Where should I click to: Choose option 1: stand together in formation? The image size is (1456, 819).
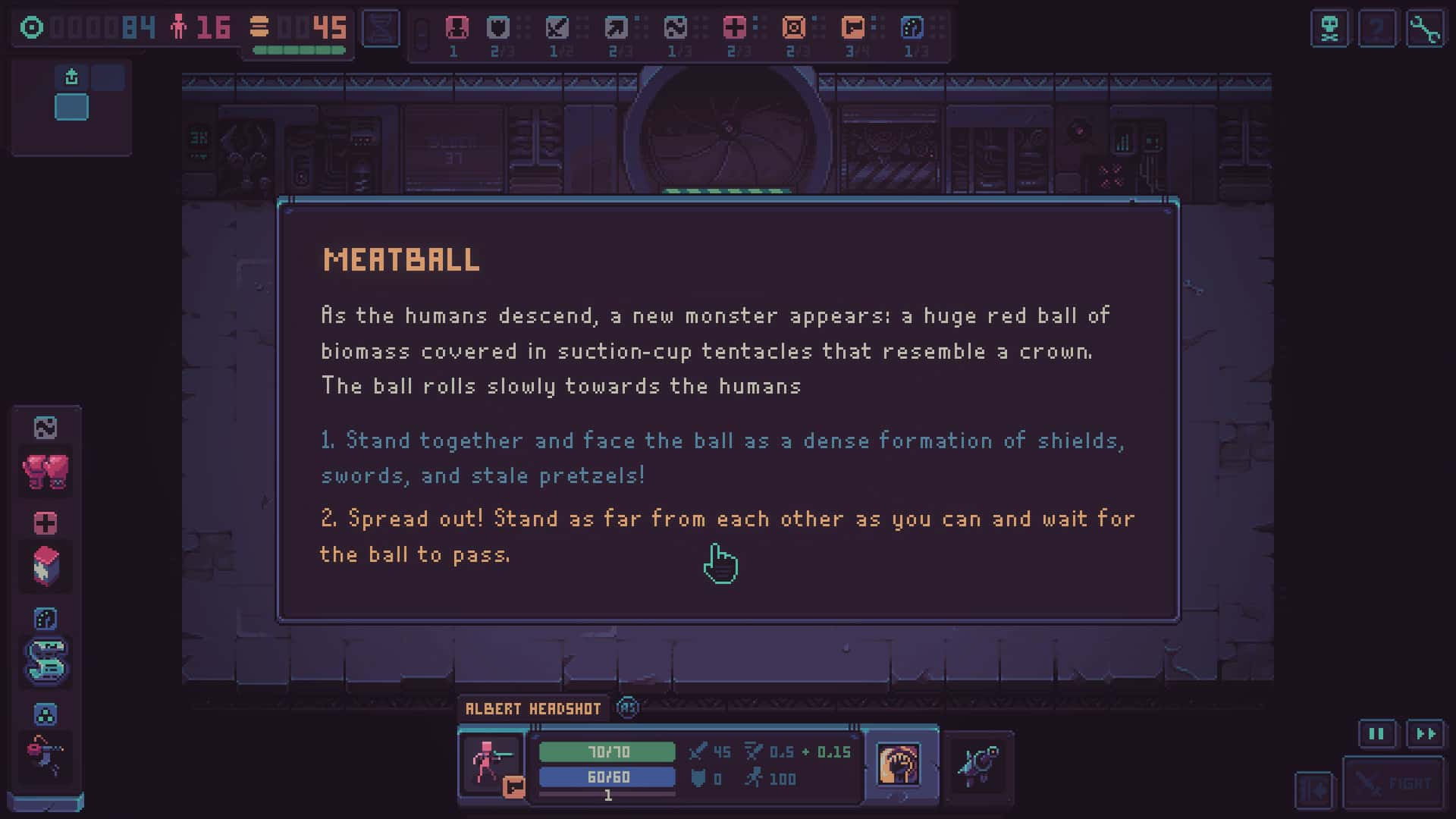(x=722, y=458)
